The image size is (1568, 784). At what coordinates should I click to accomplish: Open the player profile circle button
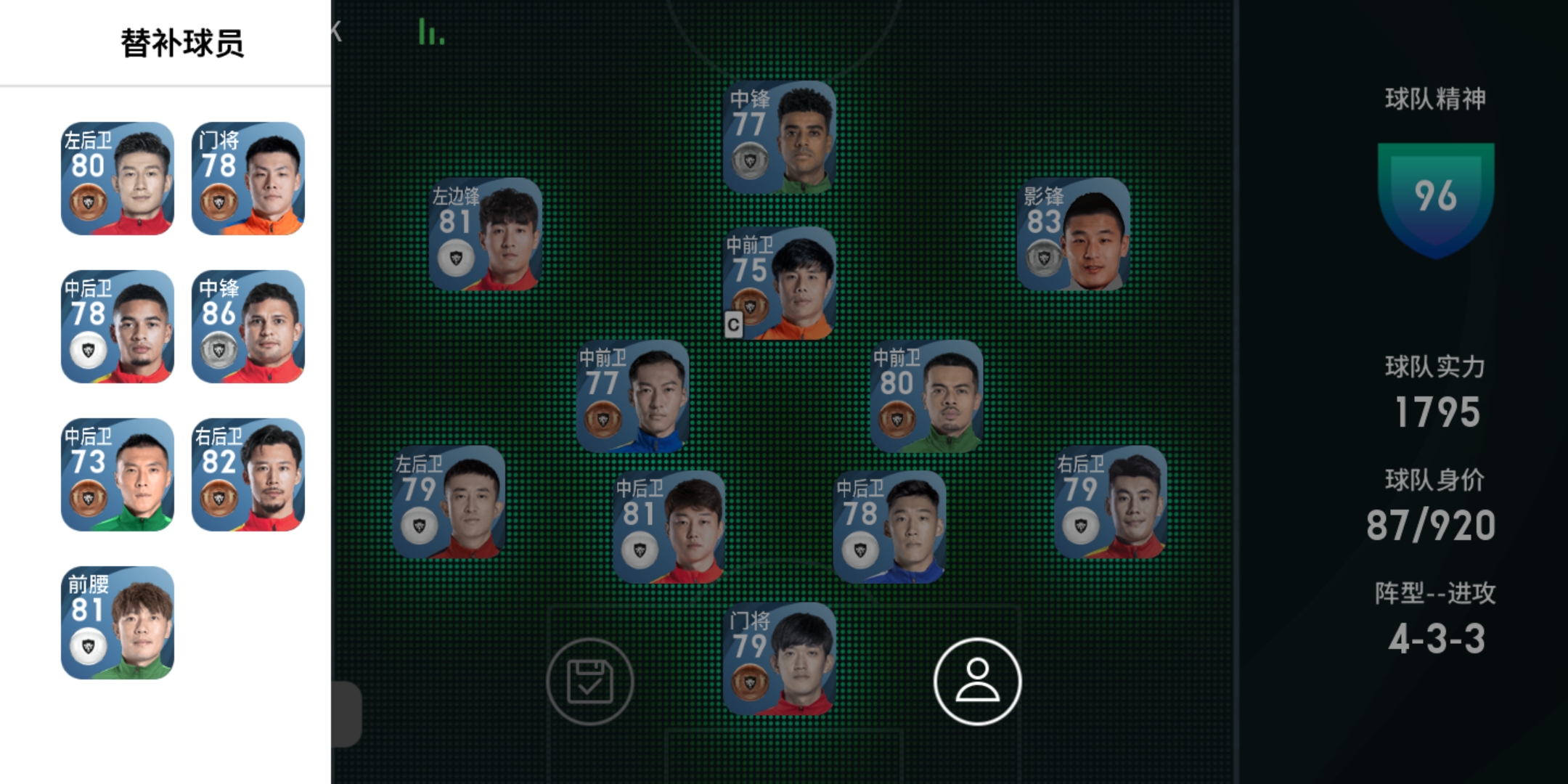click(x=977, y=682)
